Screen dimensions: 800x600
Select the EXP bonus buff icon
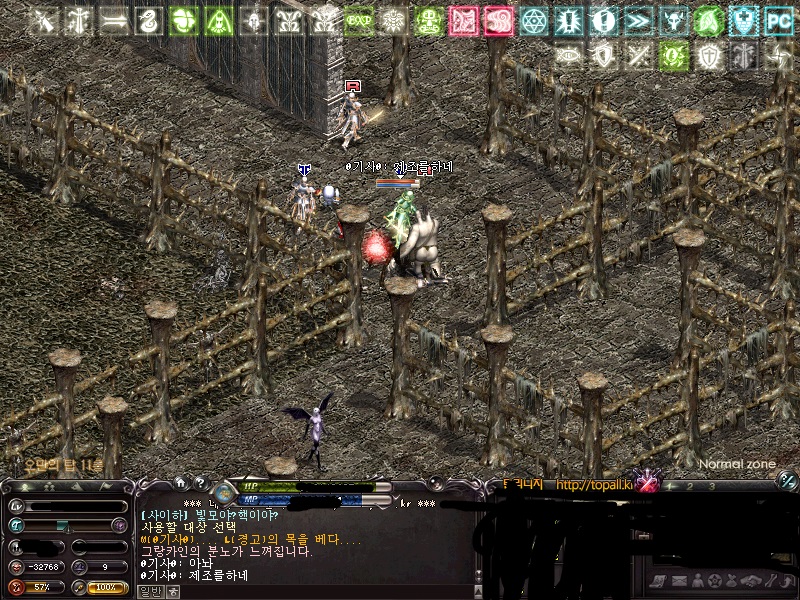click(x=359, y=20)
